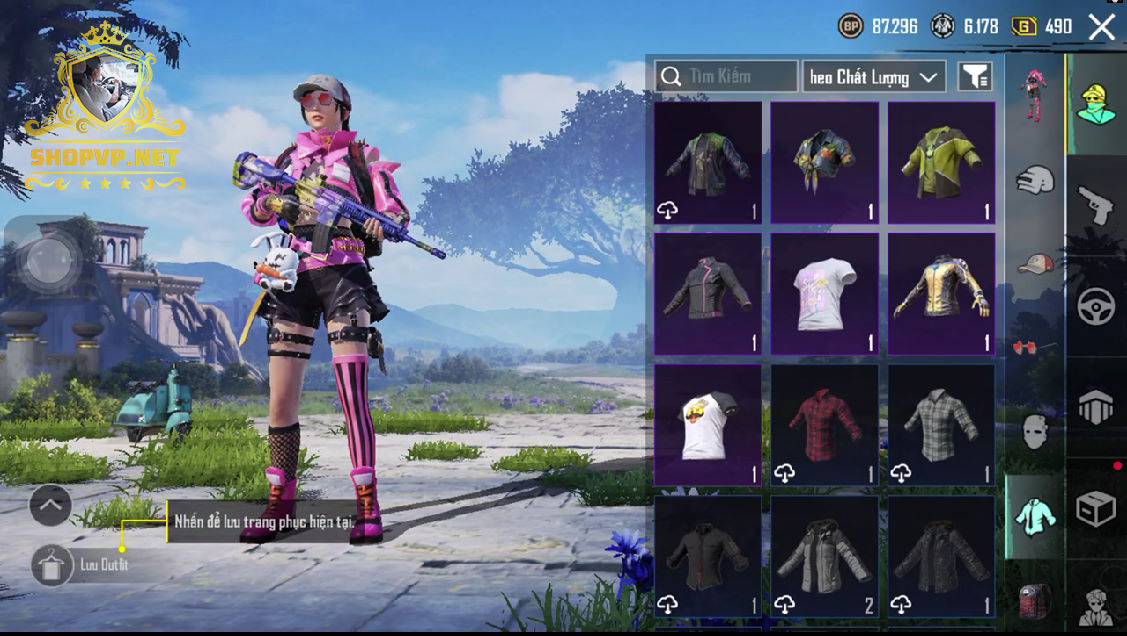This screenshot has height=636, width=1127.
Task: Select the tied floral crop shirt
Action: click(824, 162)
